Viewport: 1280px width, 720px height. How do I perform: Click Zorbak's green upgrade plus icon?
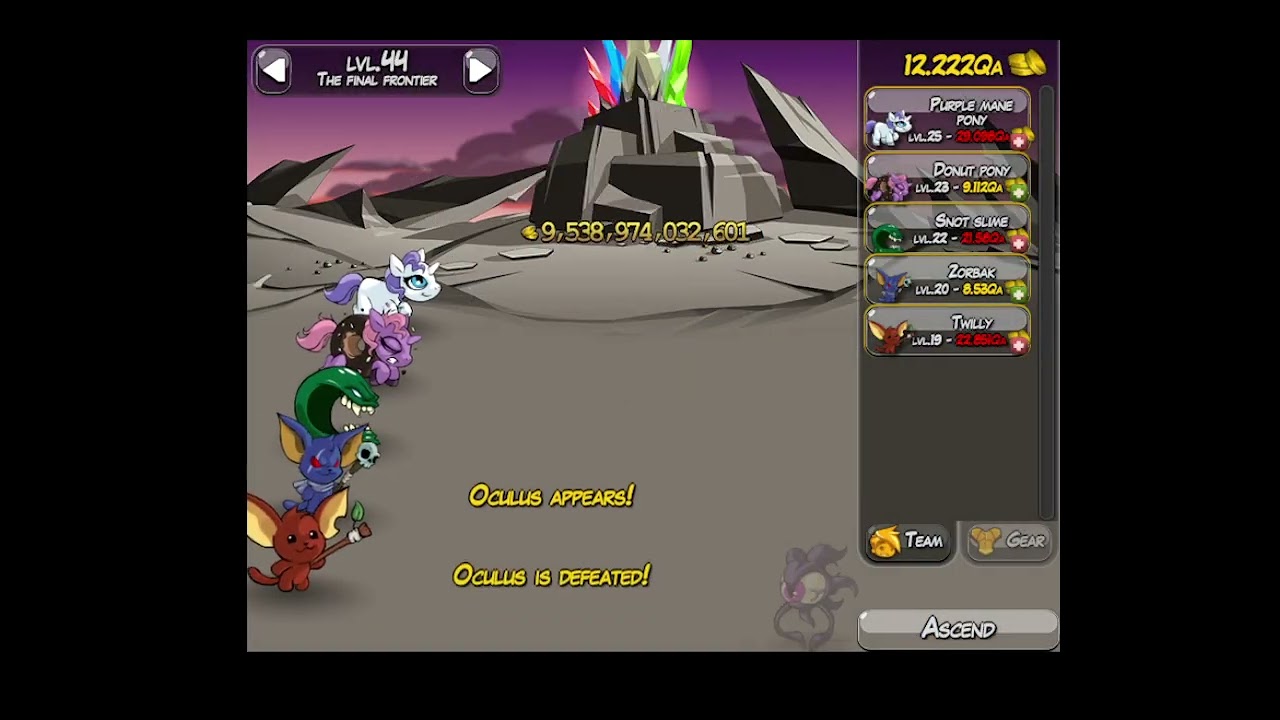click(1019, 293)
